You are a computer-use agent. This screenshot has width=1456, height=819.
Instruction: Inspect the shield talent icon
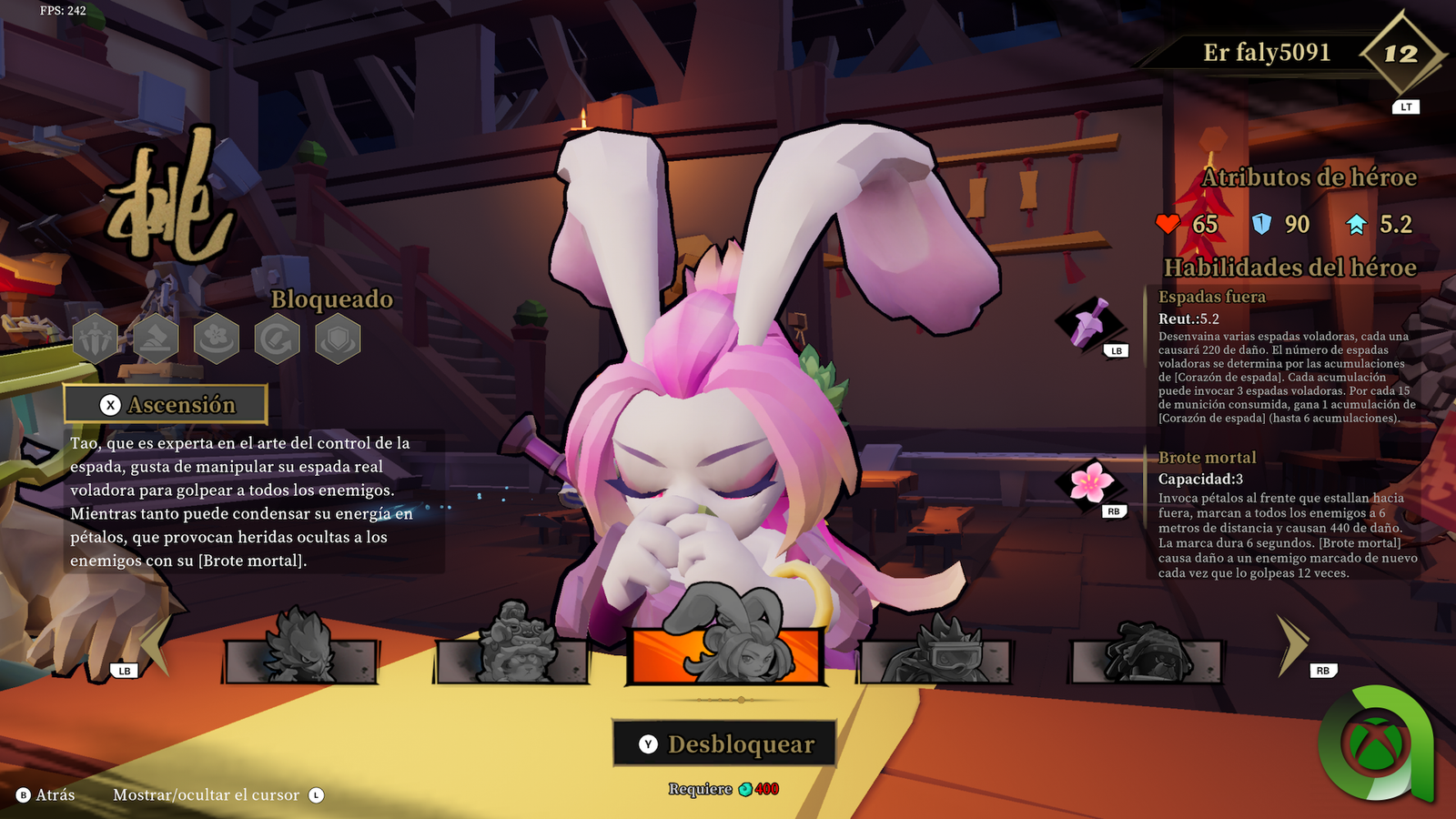click(x=338, y=339)
